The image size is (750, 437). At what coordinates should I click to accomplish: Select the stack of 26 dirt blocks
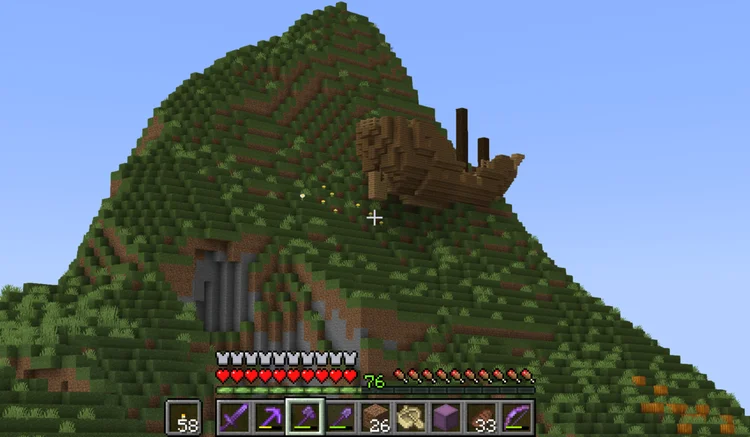(x=375, y=417)
